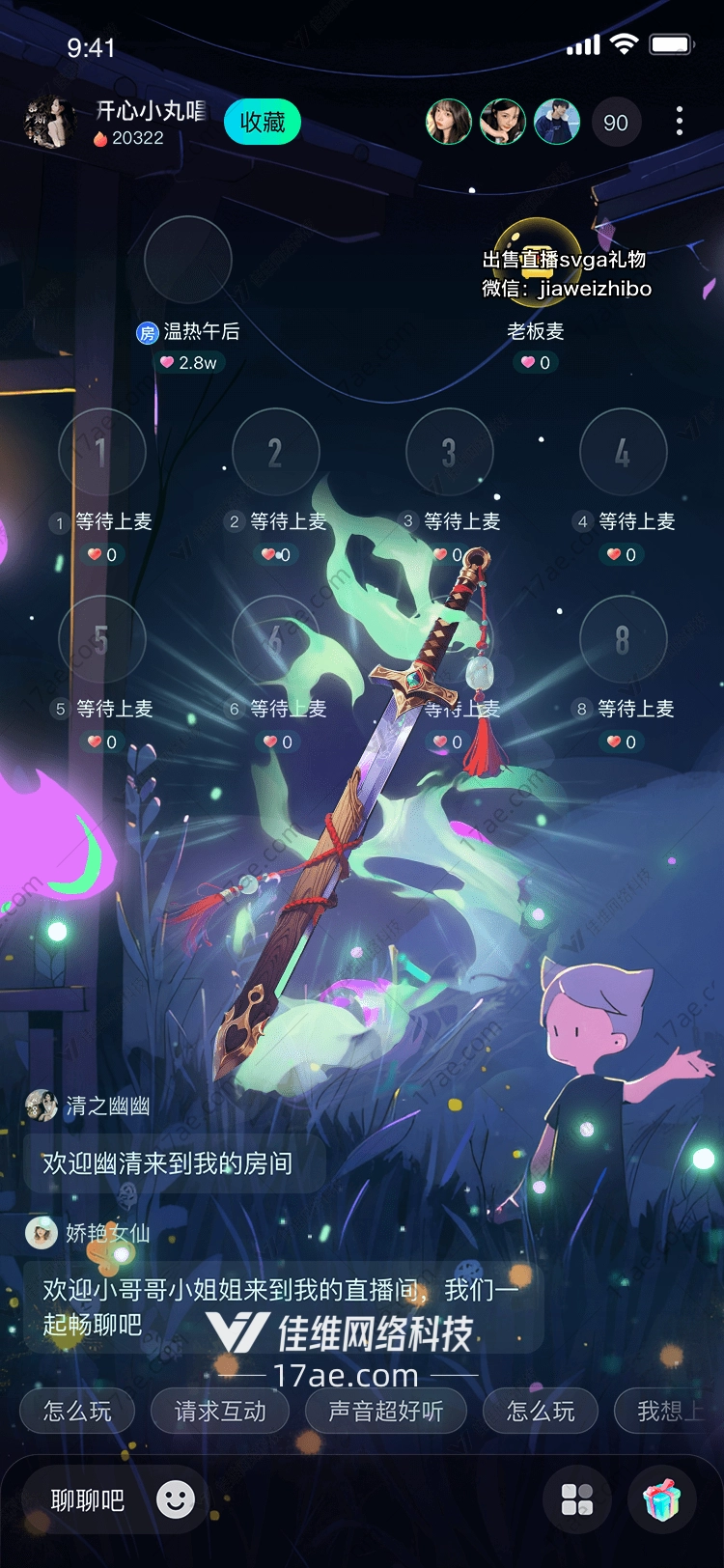Open the four-square apps grid menu

pyautogui.click(x=577, y=1499)
